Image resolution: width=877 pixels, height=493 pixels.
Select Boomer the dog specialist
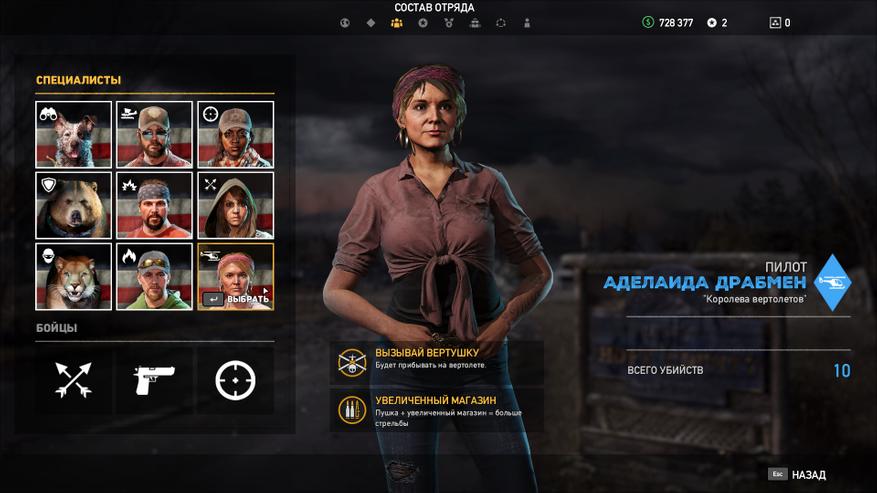click(73, 134)
